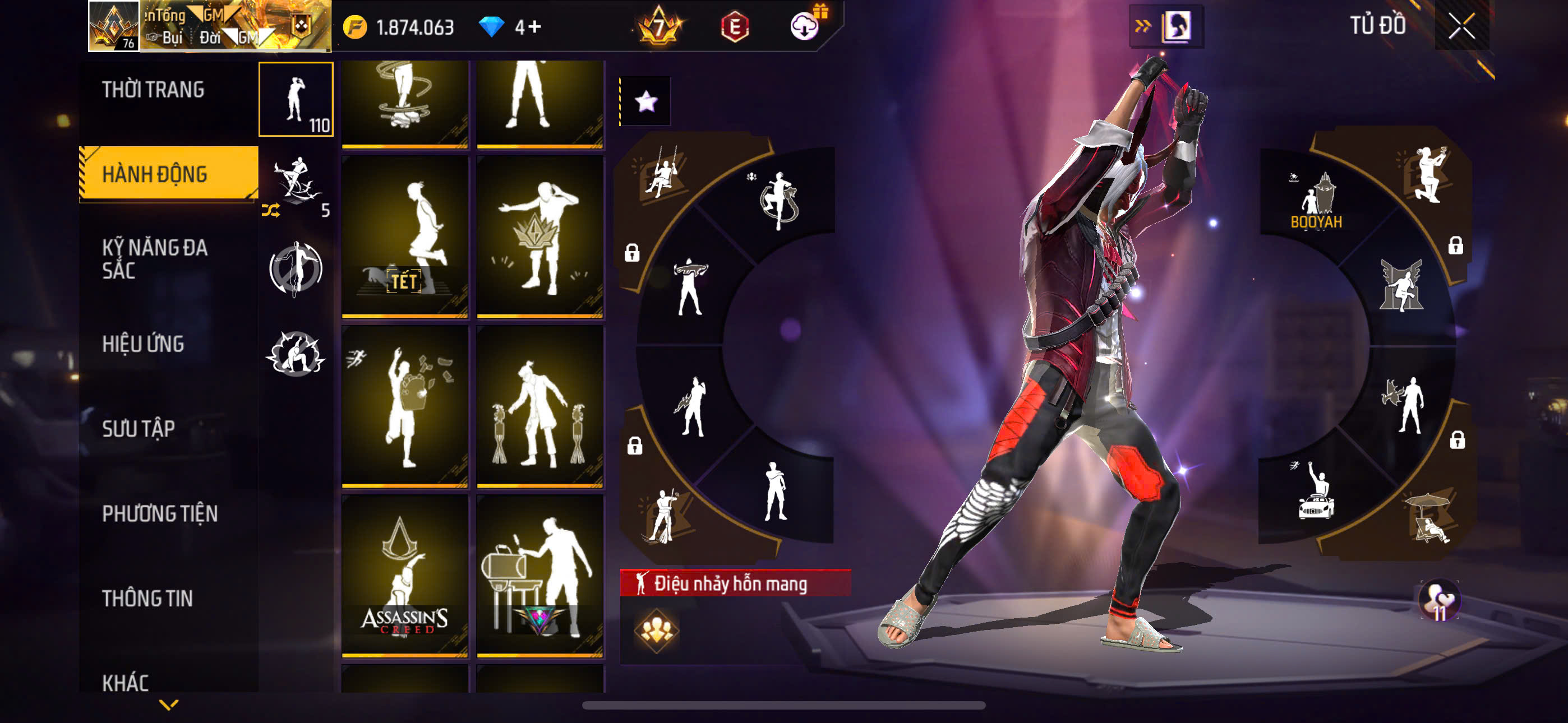Select the Tết jumping emote tile
The width and height of the screenshot is (1568, 723).
pyautogui.click(x=405, y=236)
